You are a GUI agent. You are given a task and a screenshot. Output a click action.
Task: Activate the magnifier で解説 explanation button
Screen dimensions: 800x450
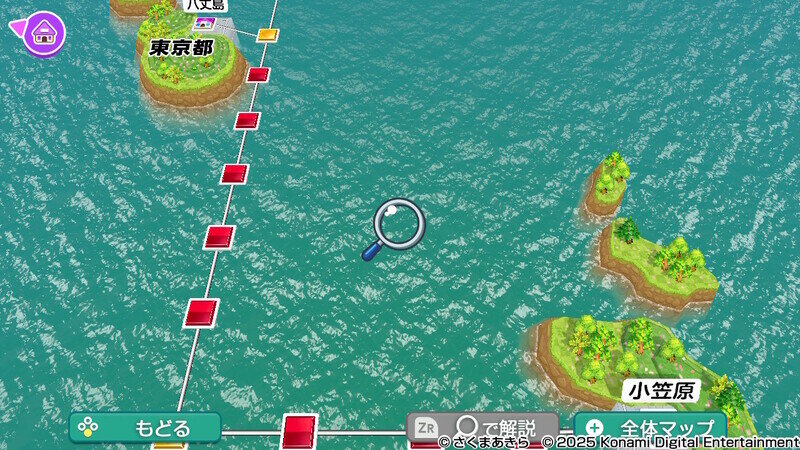click(x=482, y=428)
